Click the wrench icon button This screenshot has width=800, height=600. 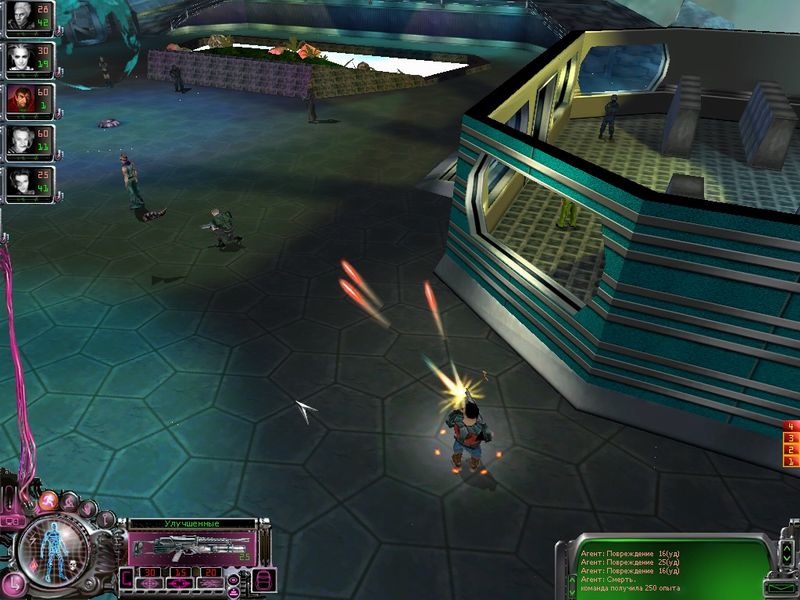(106, 519)
